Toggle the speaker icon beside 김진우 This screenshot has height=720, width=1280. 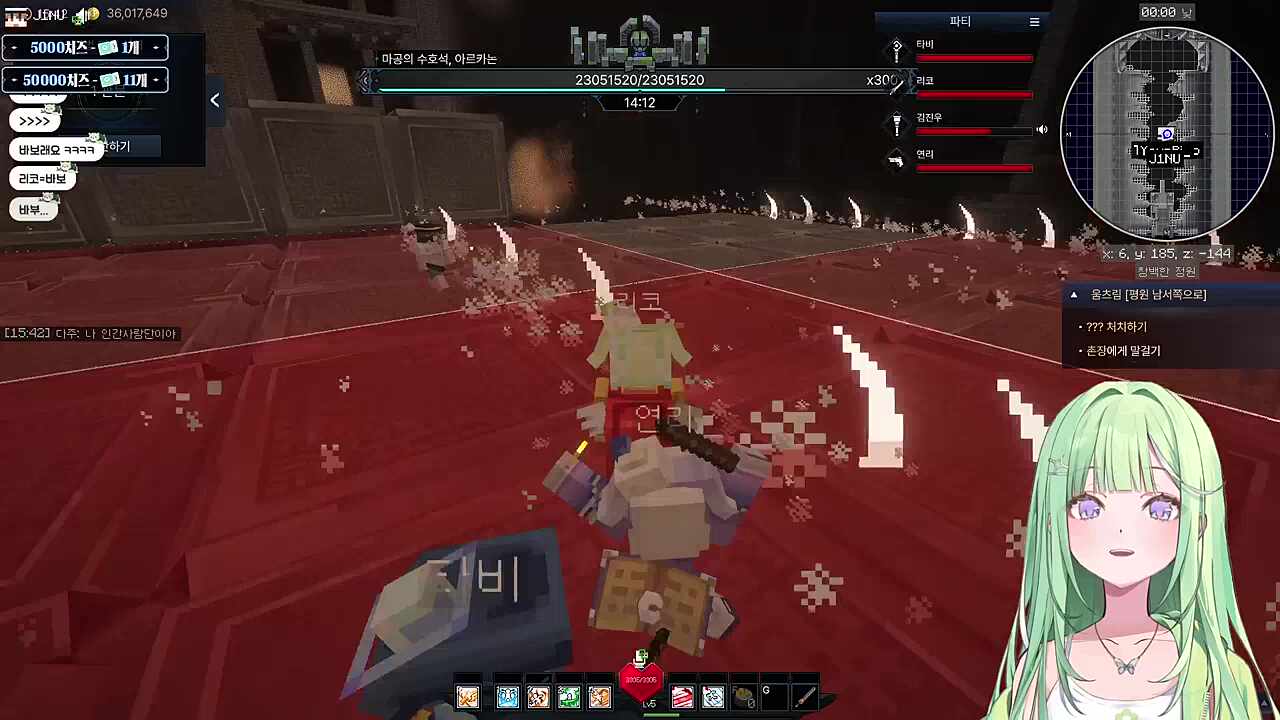(x=1042, y=130)
